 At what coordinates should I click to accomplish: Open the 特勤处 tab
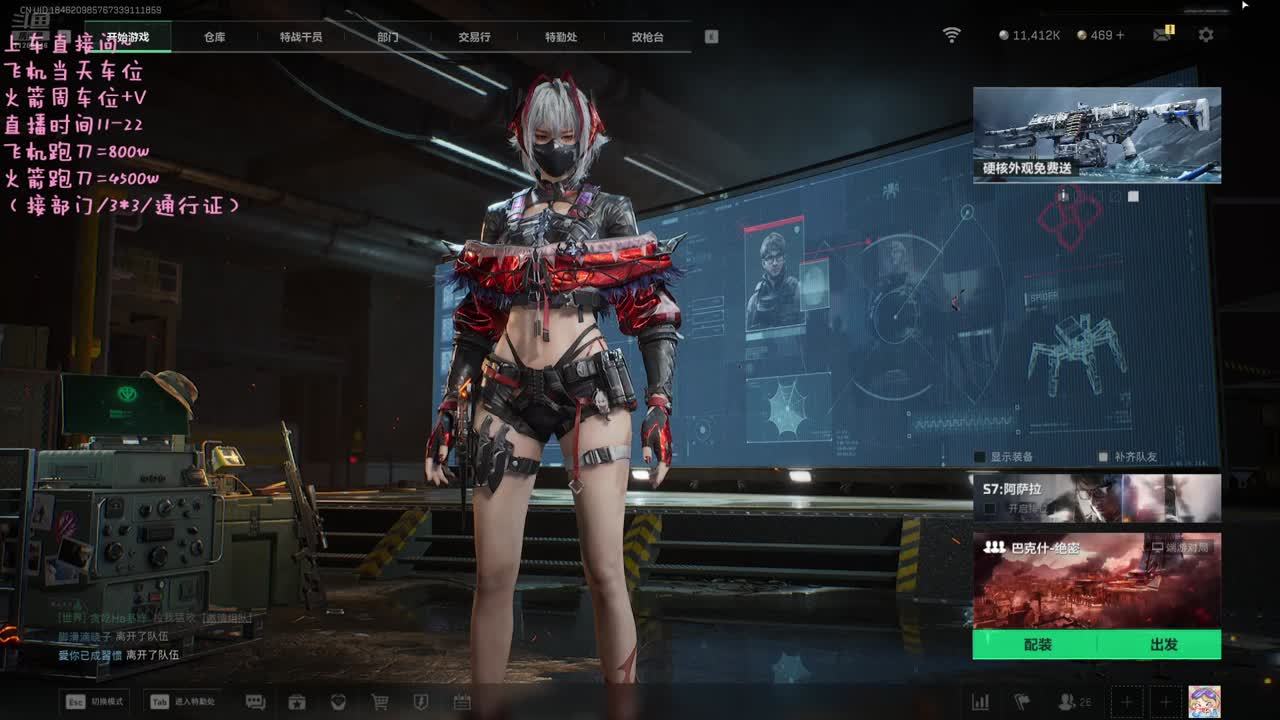(x=561, y=37)
